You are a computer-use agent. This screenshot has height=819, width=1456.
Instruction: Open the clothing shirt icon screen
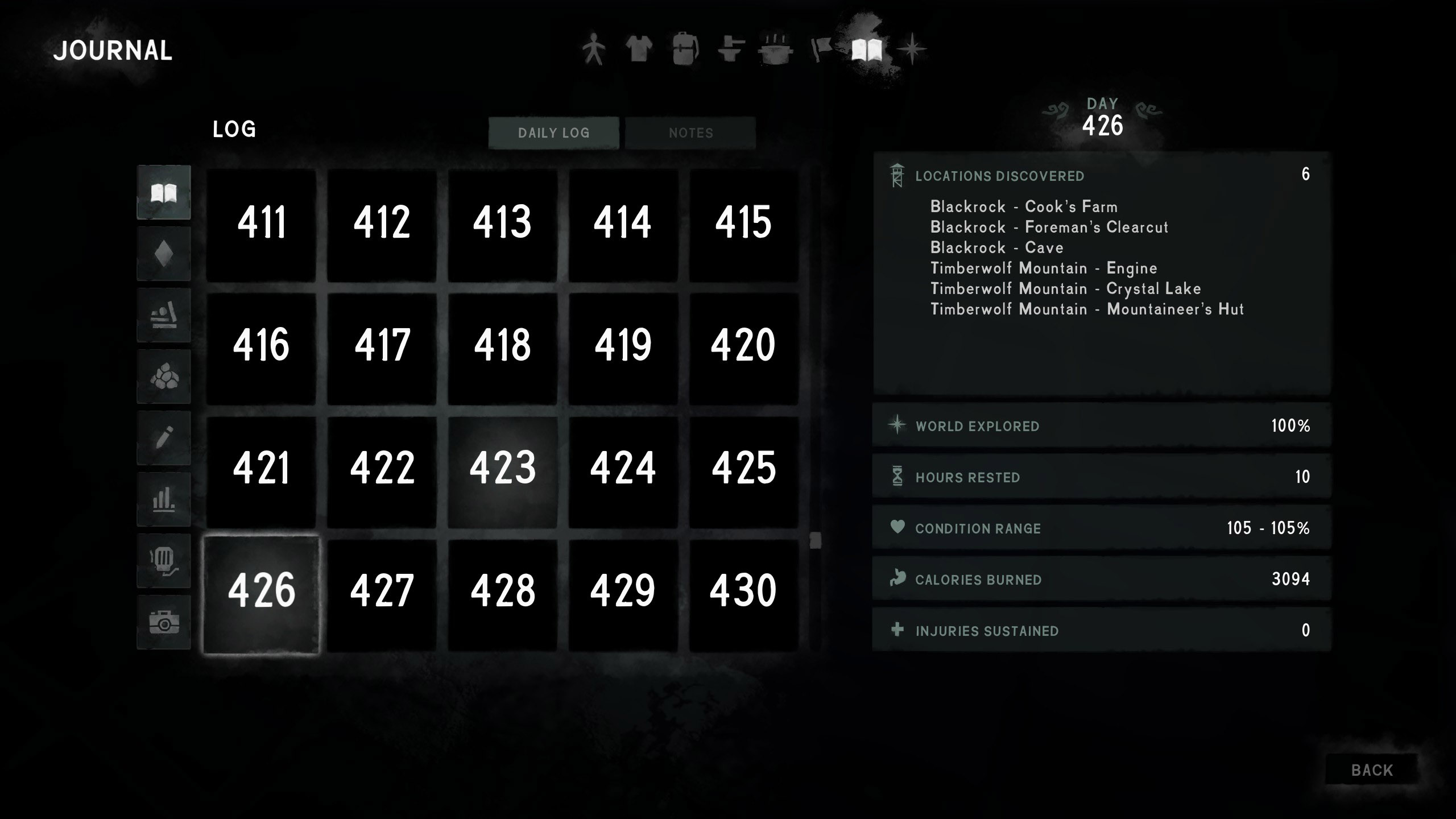pos(639,49)
